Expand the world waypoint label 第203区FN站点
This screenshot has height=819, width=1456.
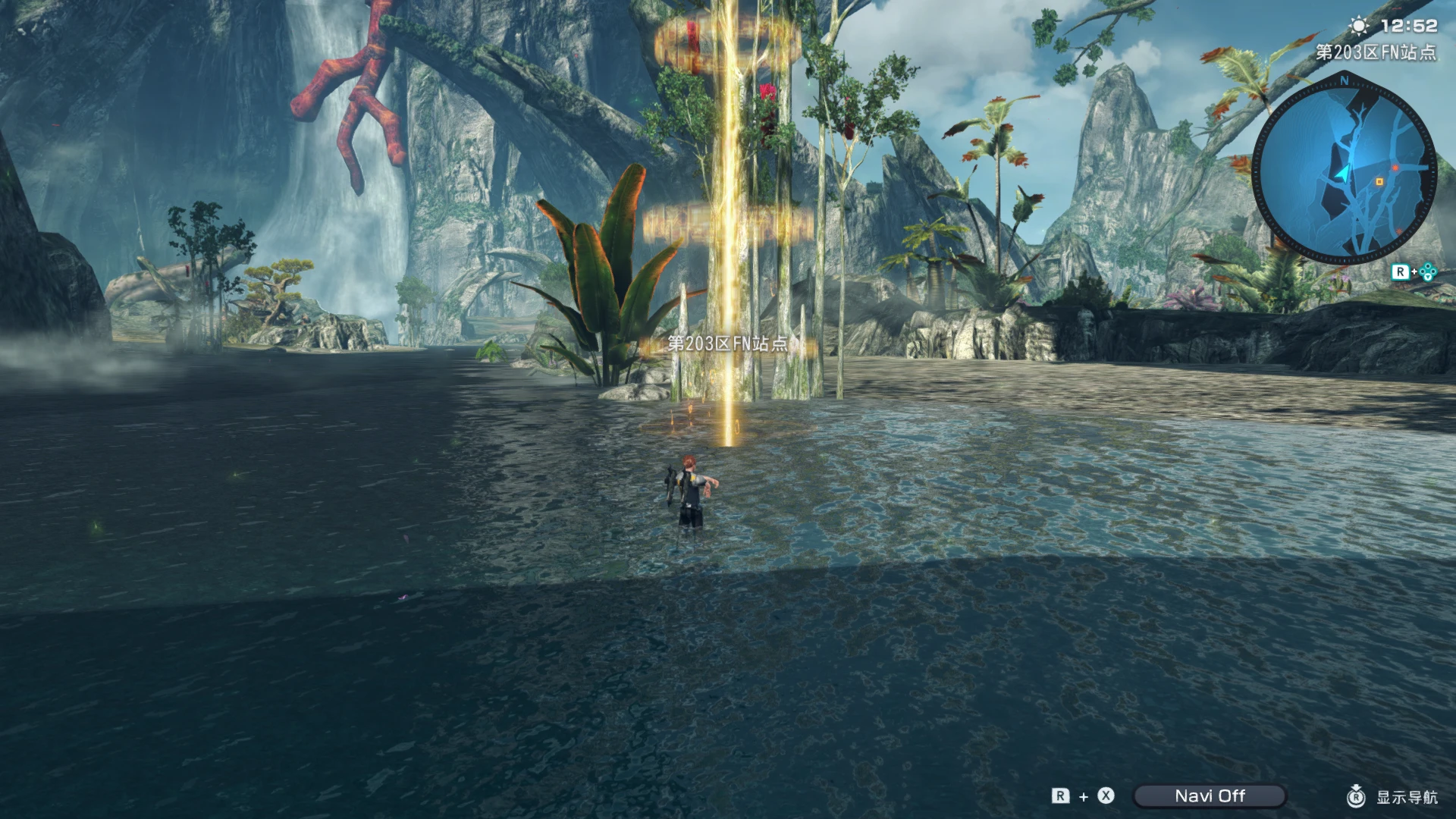click(726, 343)
